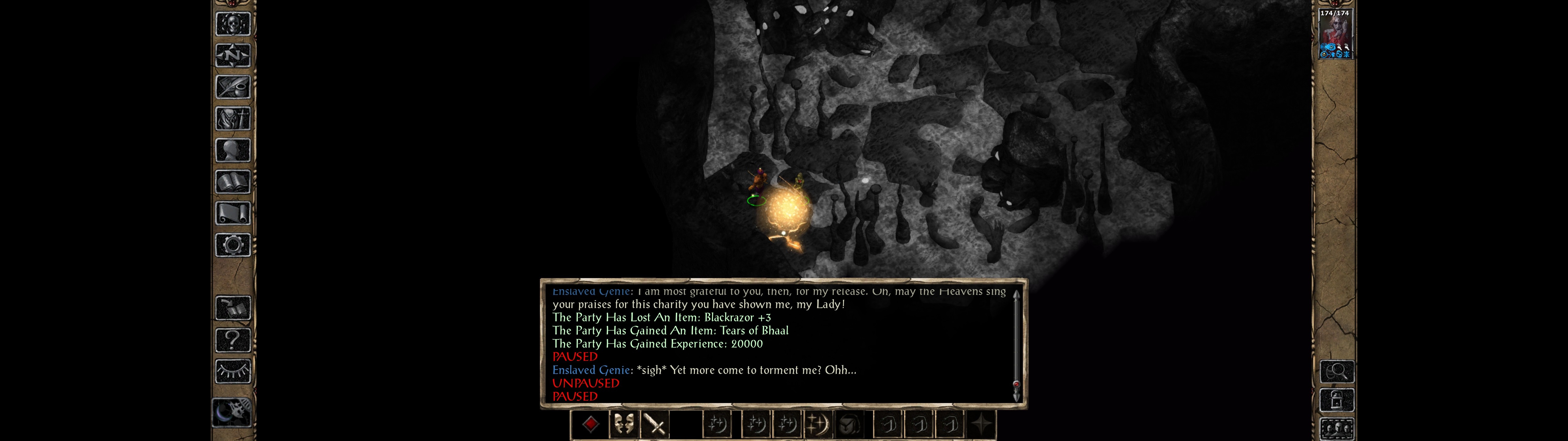Open the inventory screen

tap(233, 119)
